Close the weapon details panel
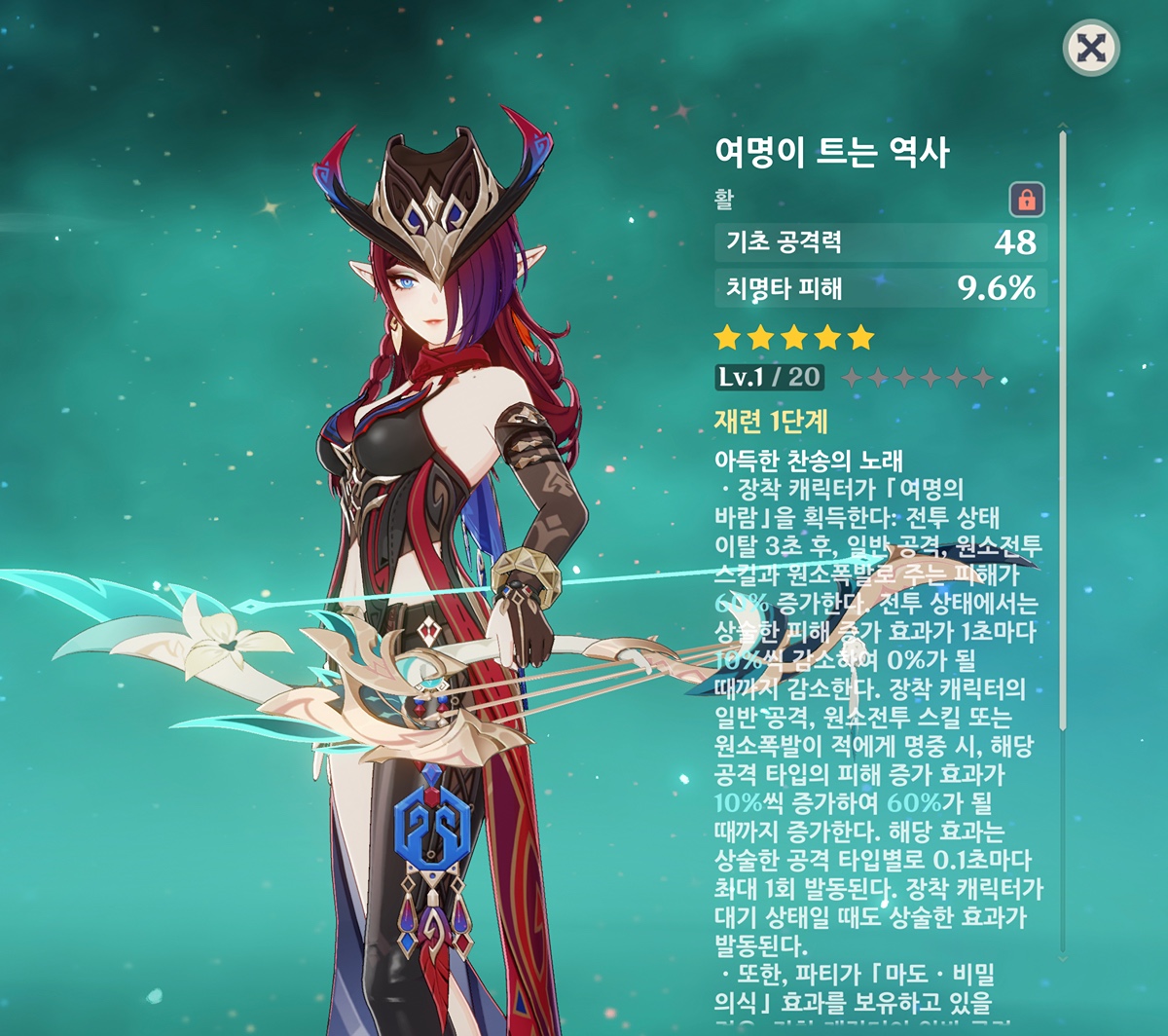This screenshot has height=1036, width=1168. [1091, 49]
